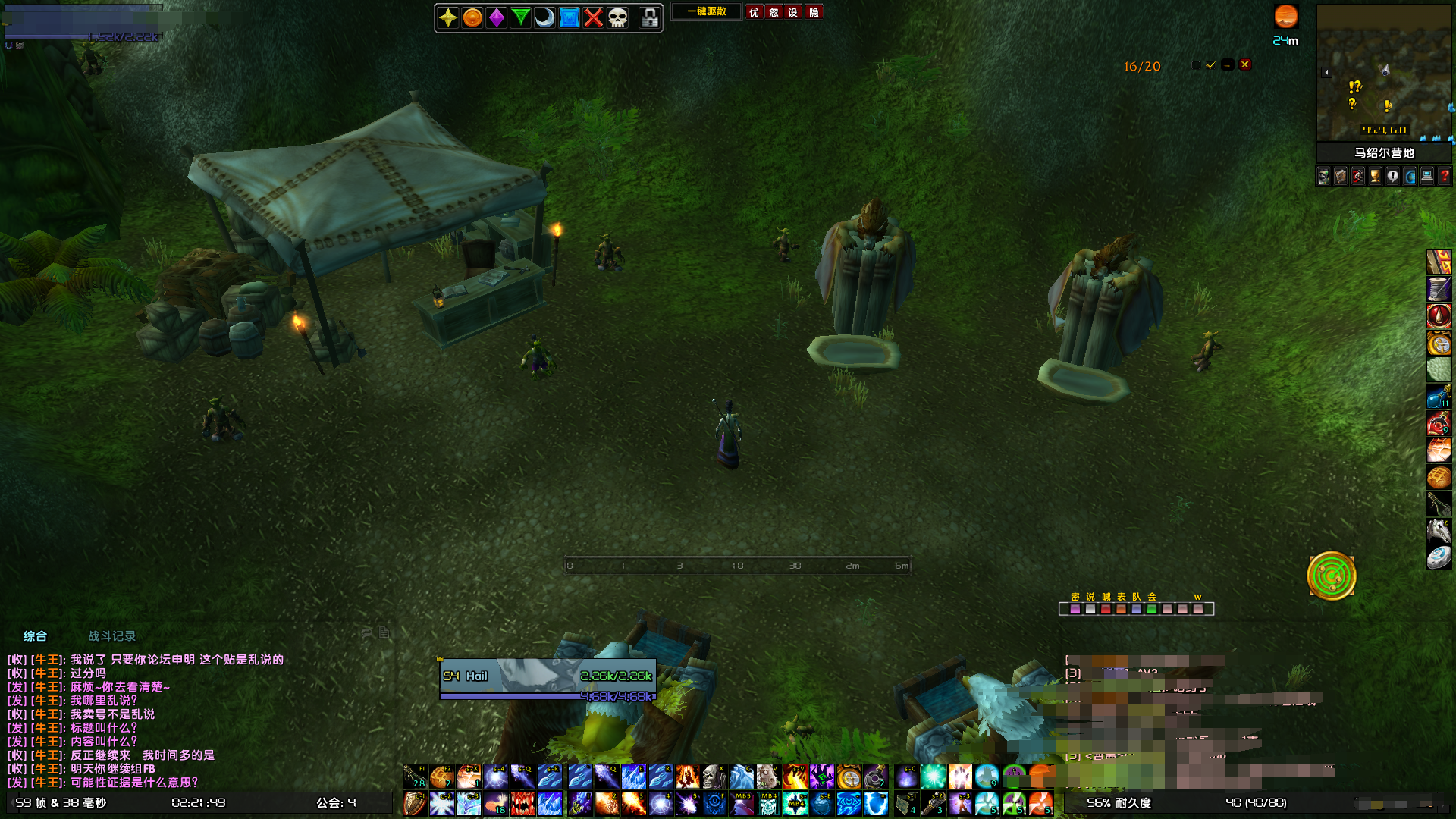
Task: Open the 设 settings button
Action: pyautogui.click(x=793, y=12)
